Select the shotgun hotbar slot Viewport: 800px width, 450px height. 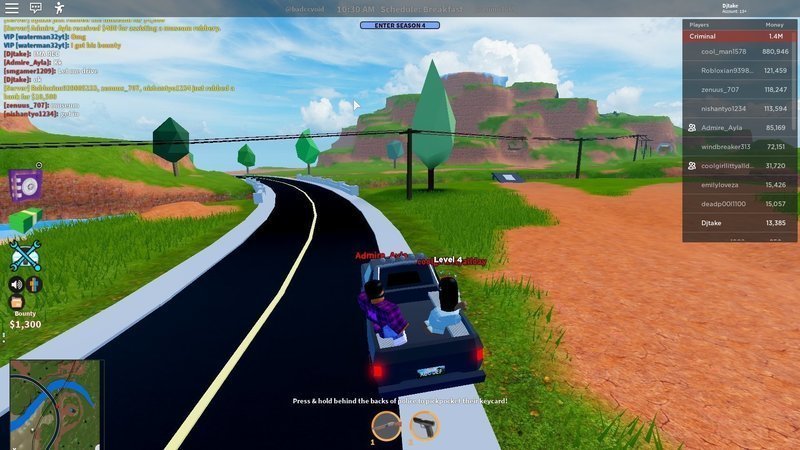tap(386, 426)
